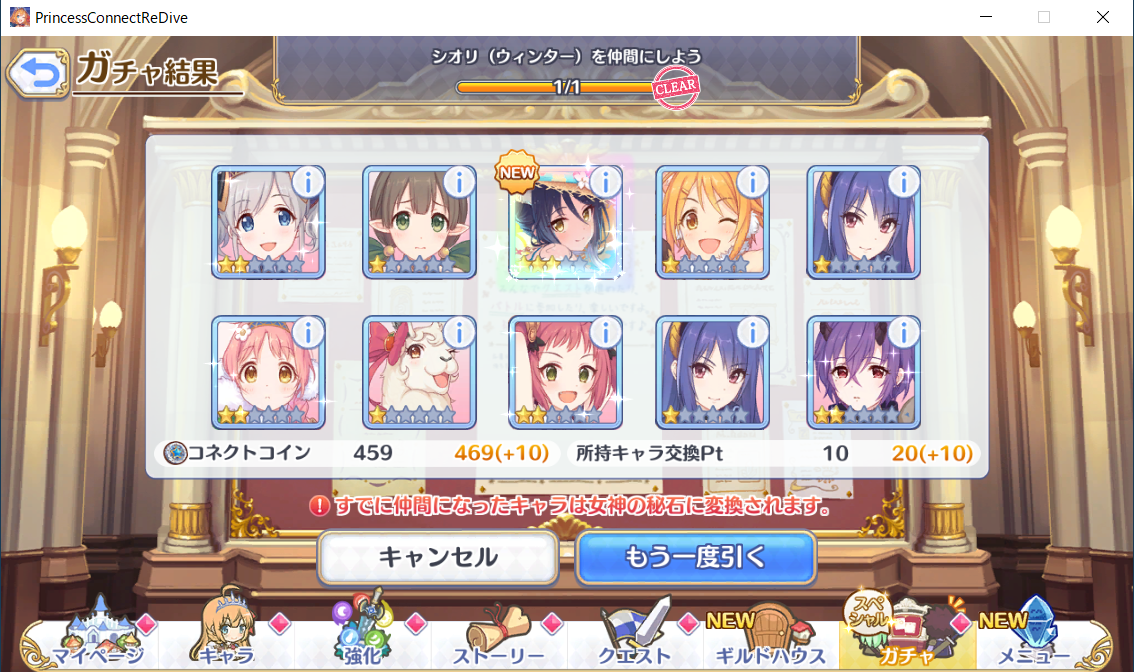Show info for the brown-haired elf card
The image size is (1134, 672).
click(x=459, y=182)
